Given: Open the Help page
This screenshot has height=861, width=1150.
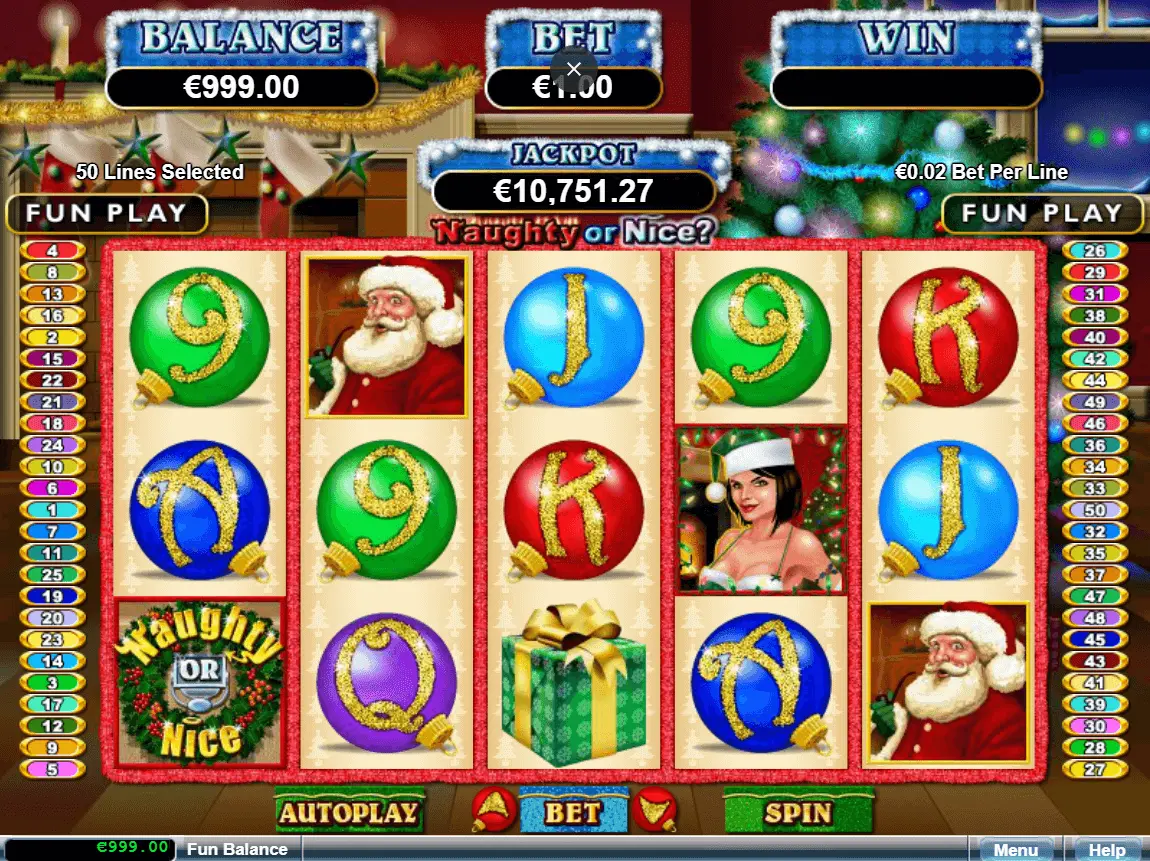Looking at the screenshot, I should coord(1107,850).
